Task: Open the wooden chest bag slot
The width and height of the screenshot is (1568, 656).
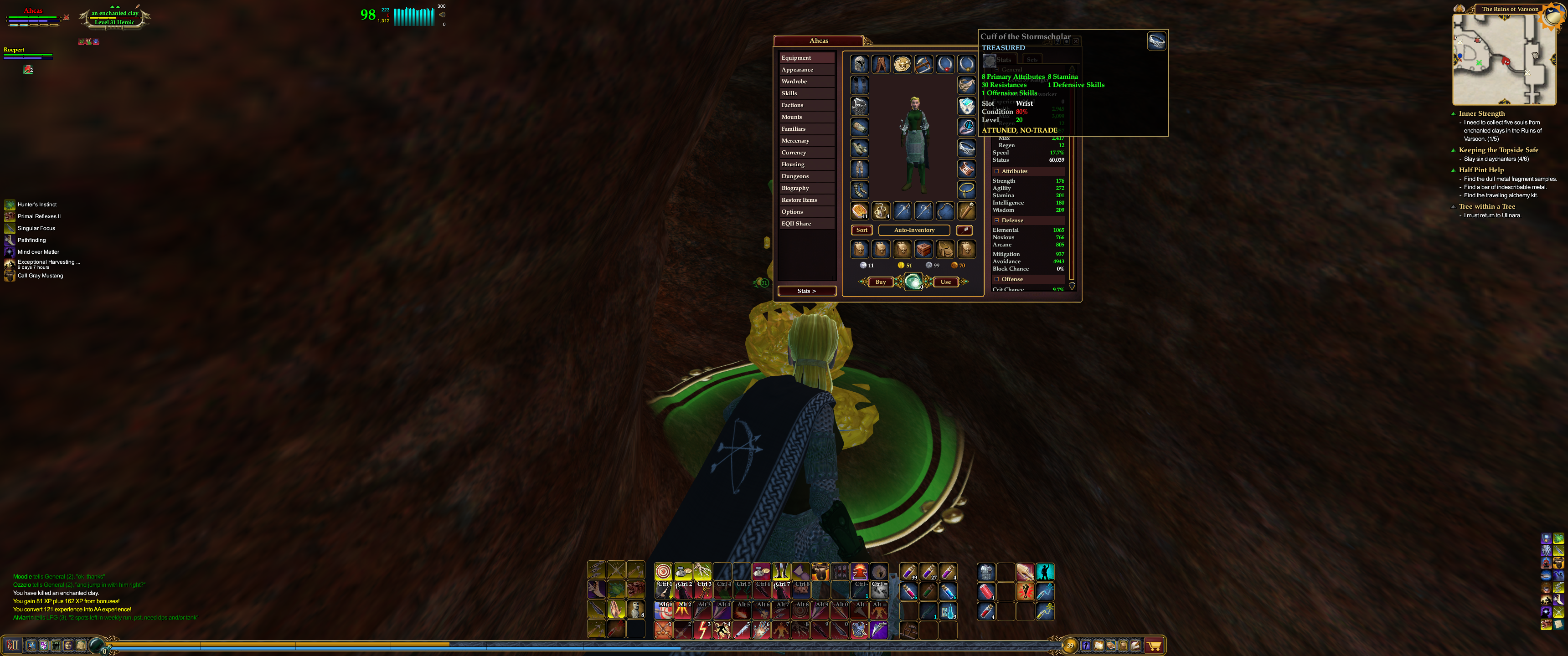Action: point(924,249)
